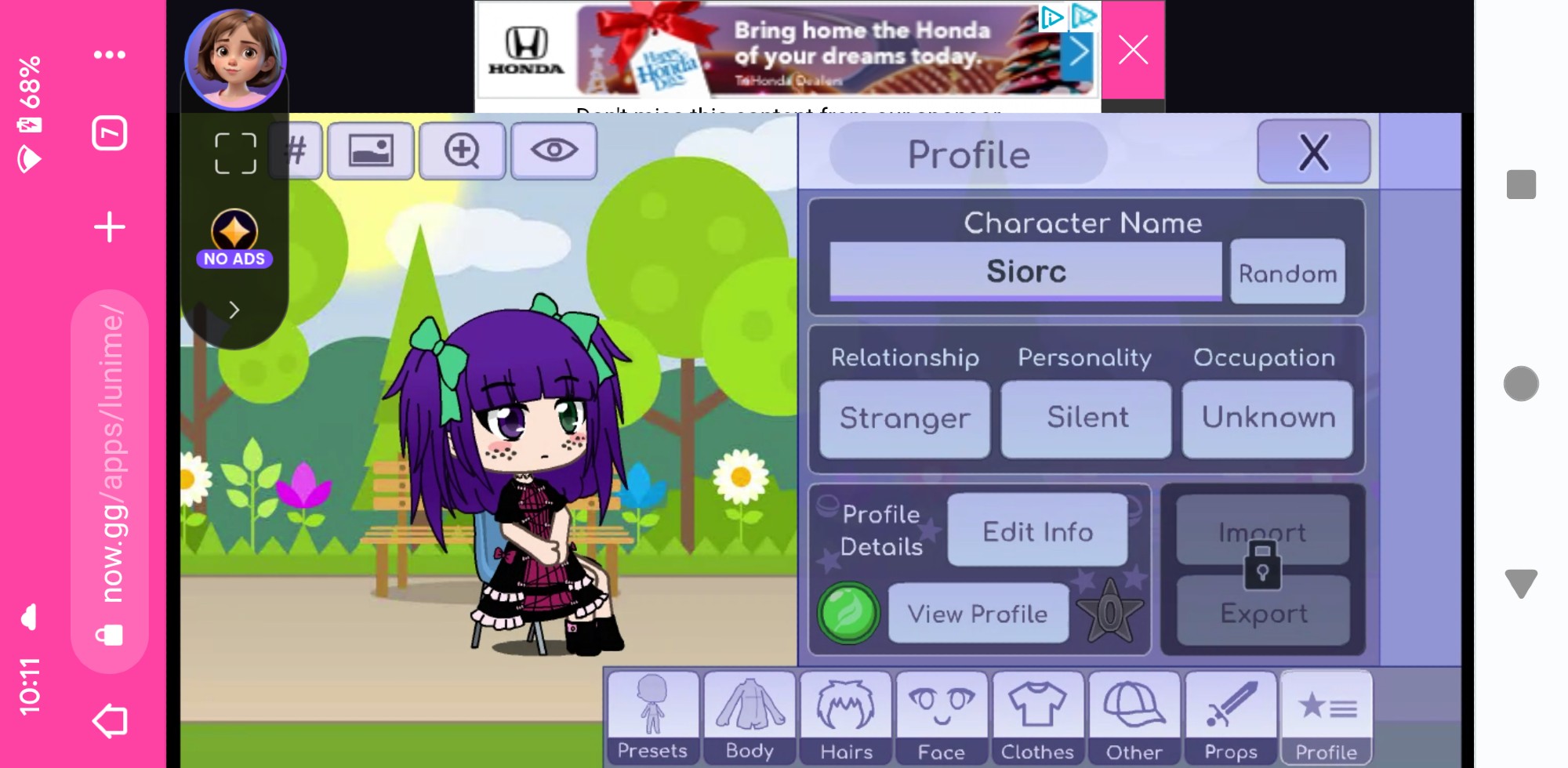Choose the Unknown occupation button
This screenshot has width=1568, height=768.
pos(1268,418)
